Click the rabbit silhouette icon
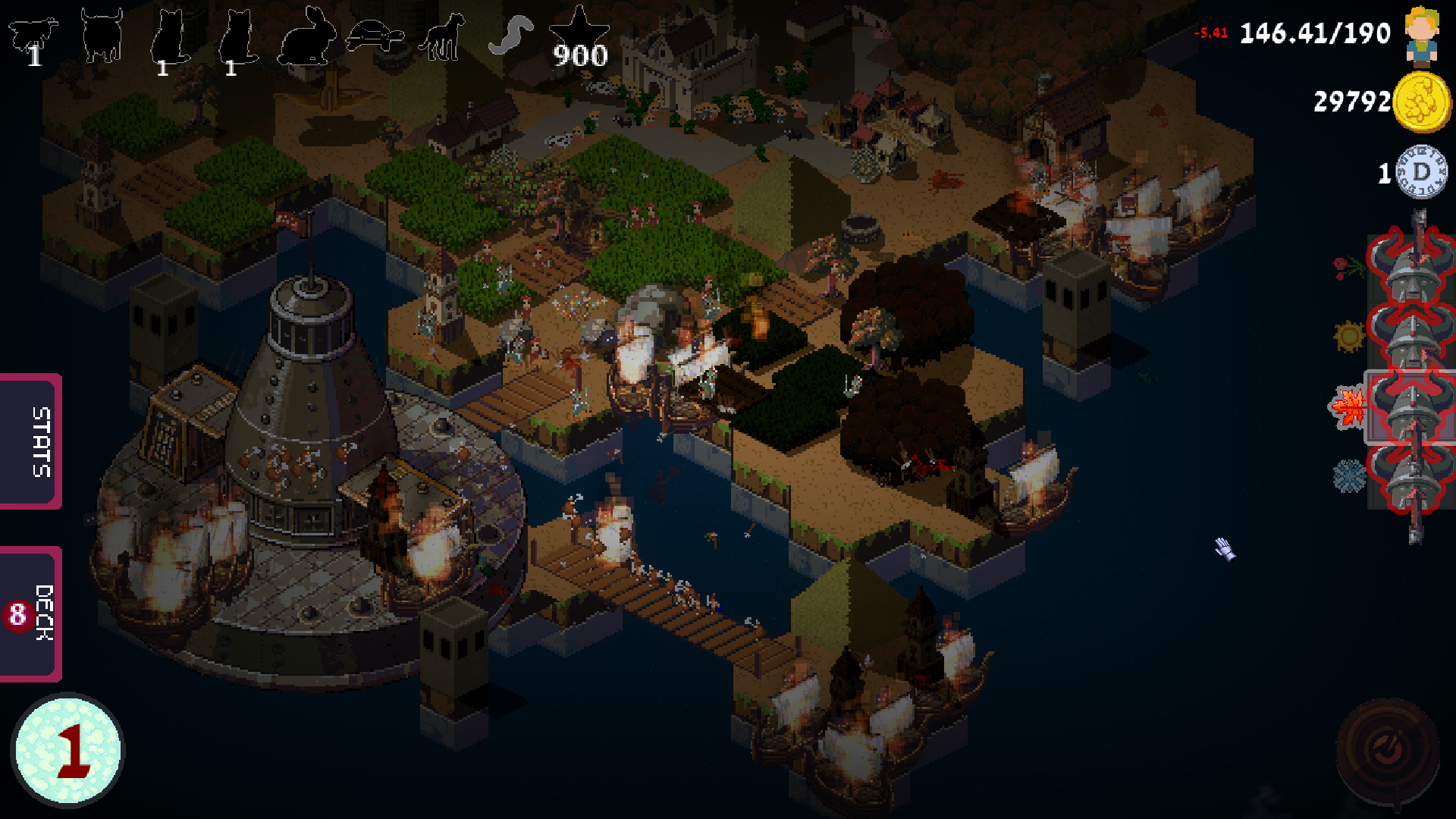This screenshot has width=1456, height=819. pos(306,36)
